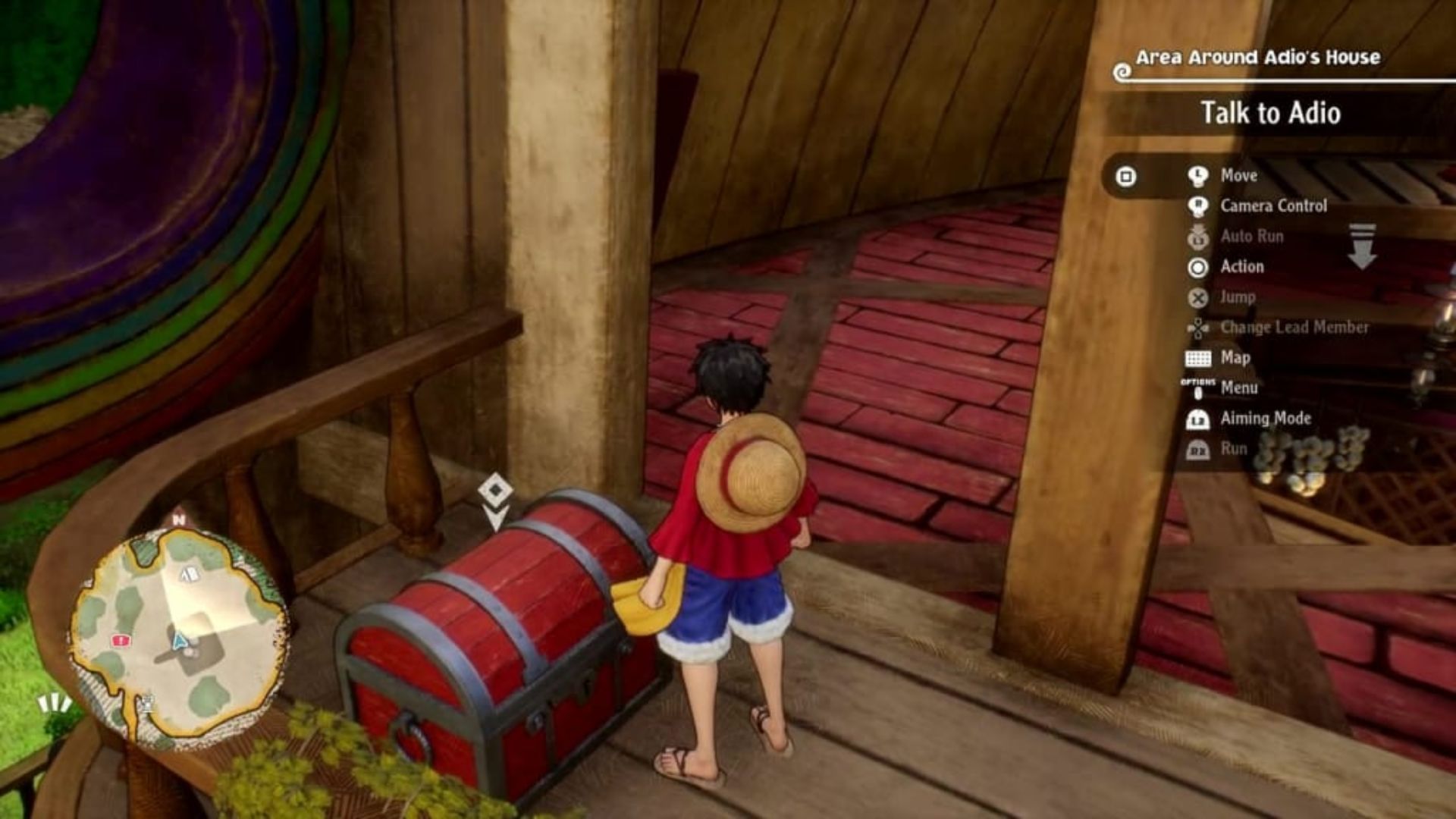Click the Map grid icon in controls list
The height and width of the screenshot is (819, 1456).
point(1197,358)
